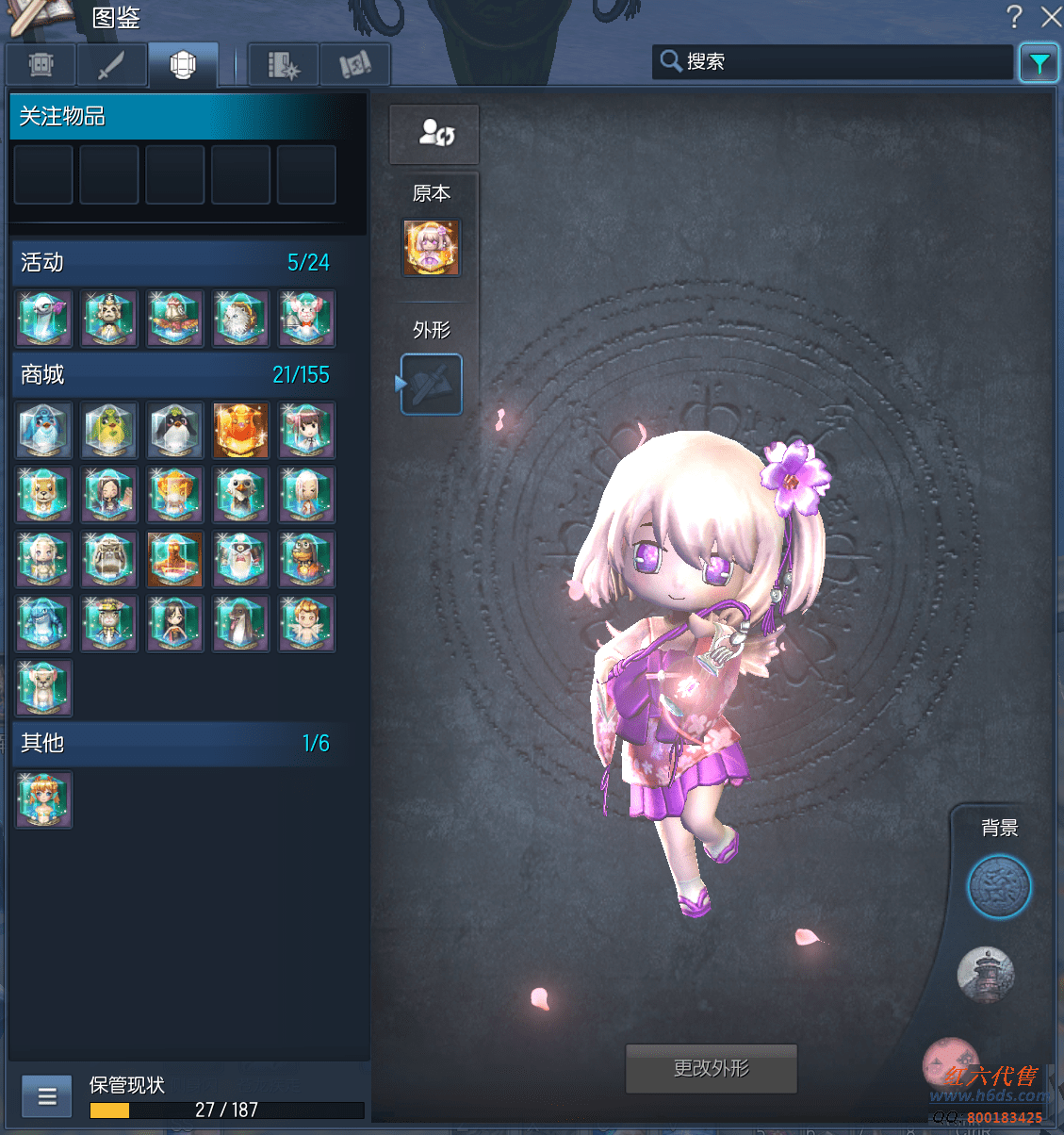Viewport: 1064px width, 1135px height.
Task: Select the blue shark pet icon
Action: 44,624
